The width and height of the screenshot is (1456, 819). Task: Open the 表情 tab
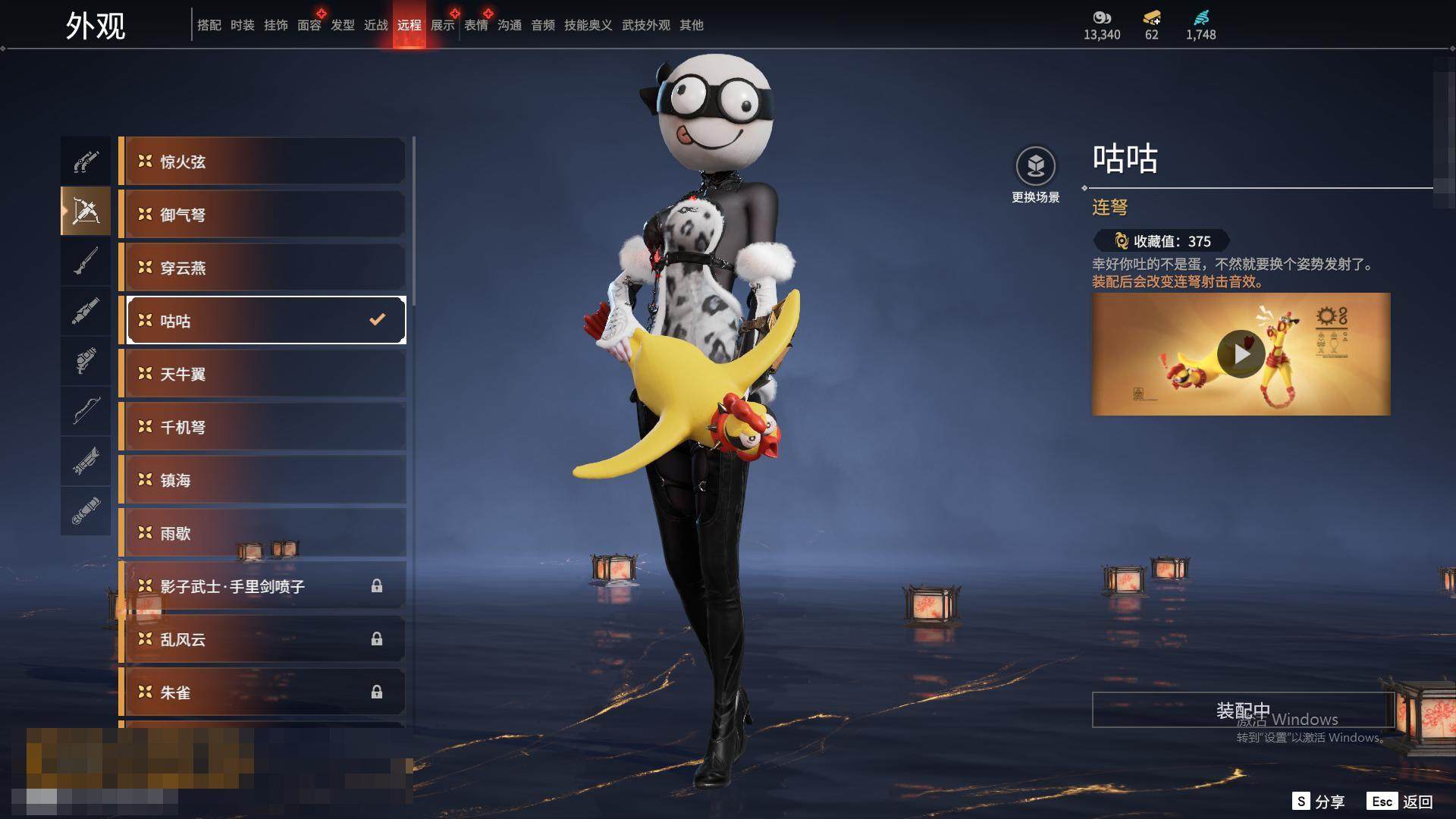pyautogui.click(x=475, y=25)
